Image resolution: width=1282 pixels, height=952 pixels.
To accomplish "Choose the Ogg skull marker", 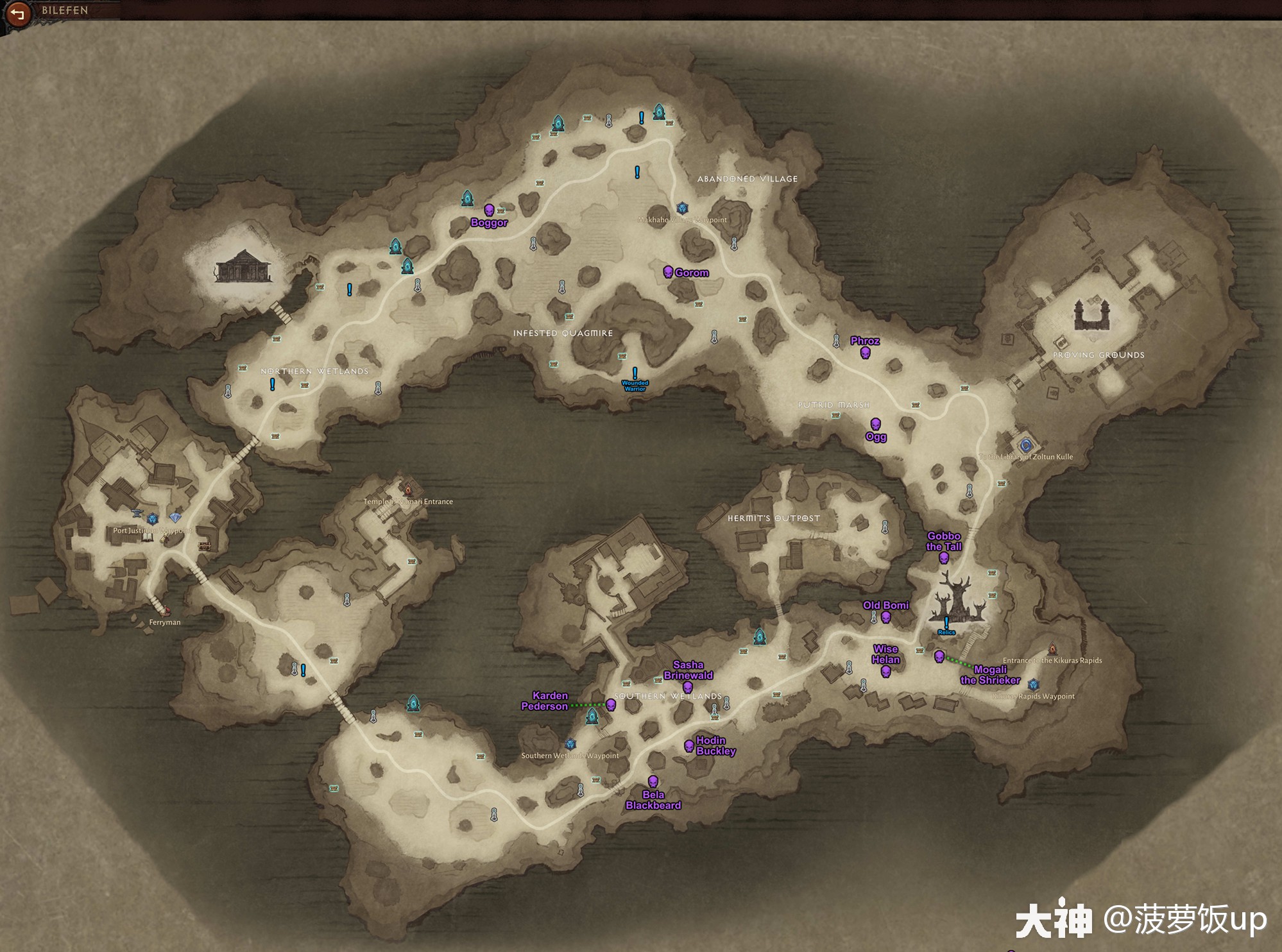I will coord(875,424).
